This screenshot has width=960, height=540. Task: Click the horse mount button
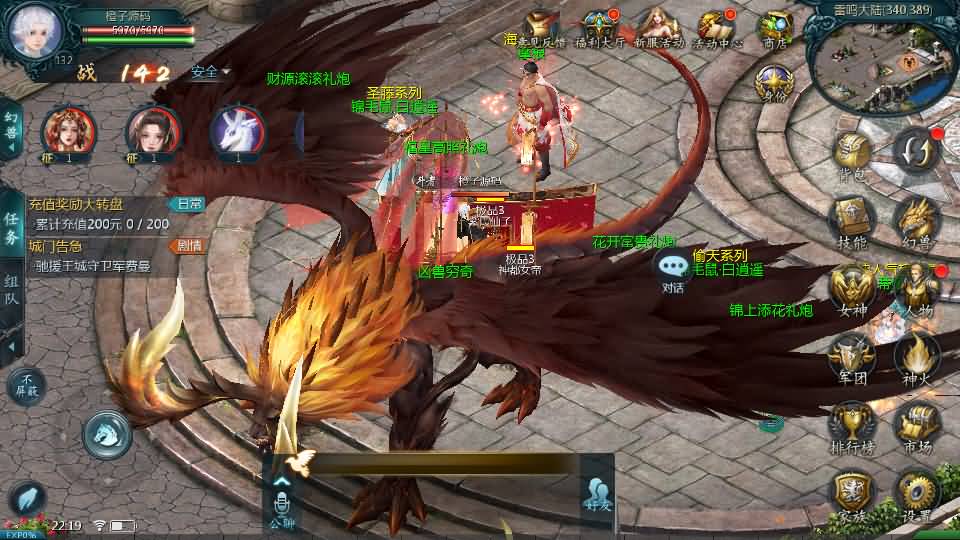[x=107, y=433]
